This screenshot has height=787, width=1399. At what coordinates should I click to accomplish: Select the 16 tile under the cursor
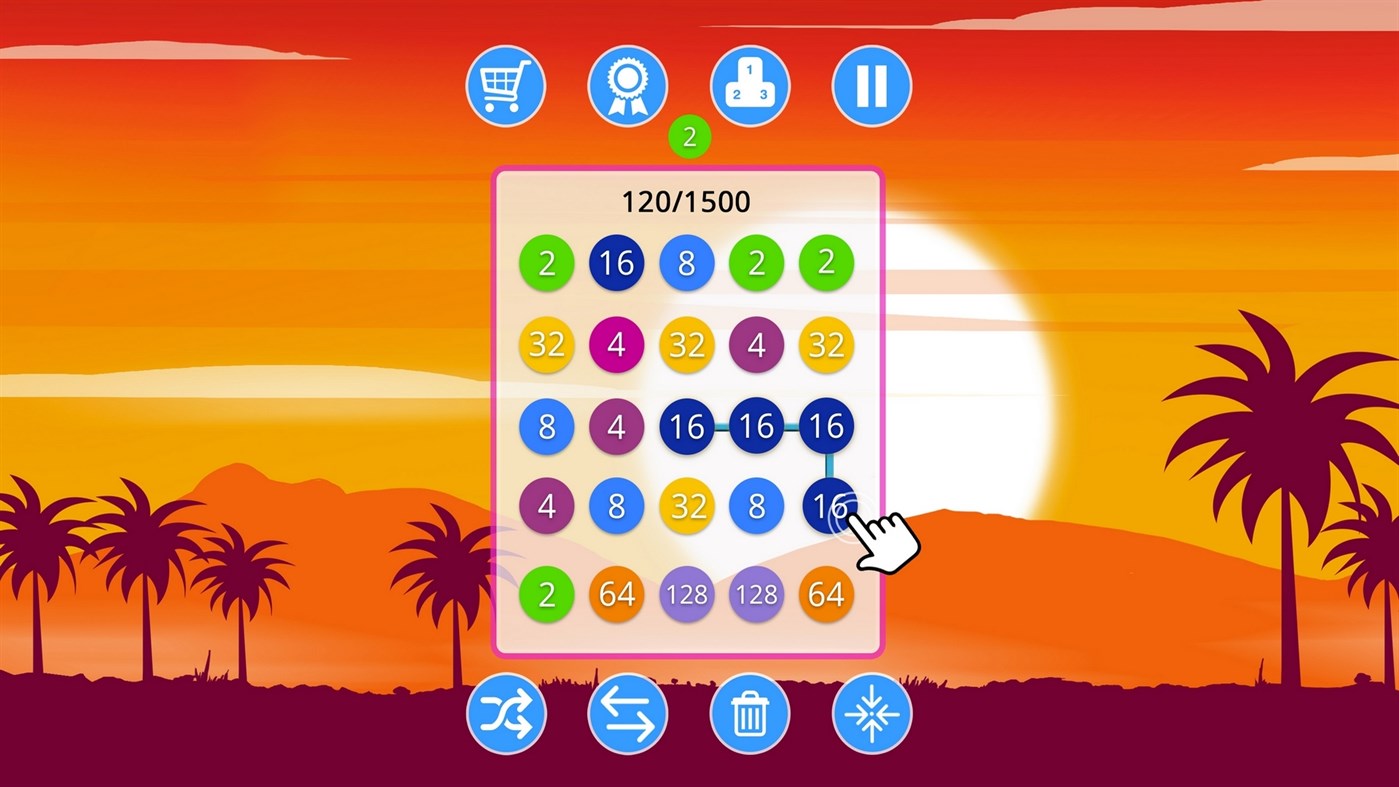[826, 506]
